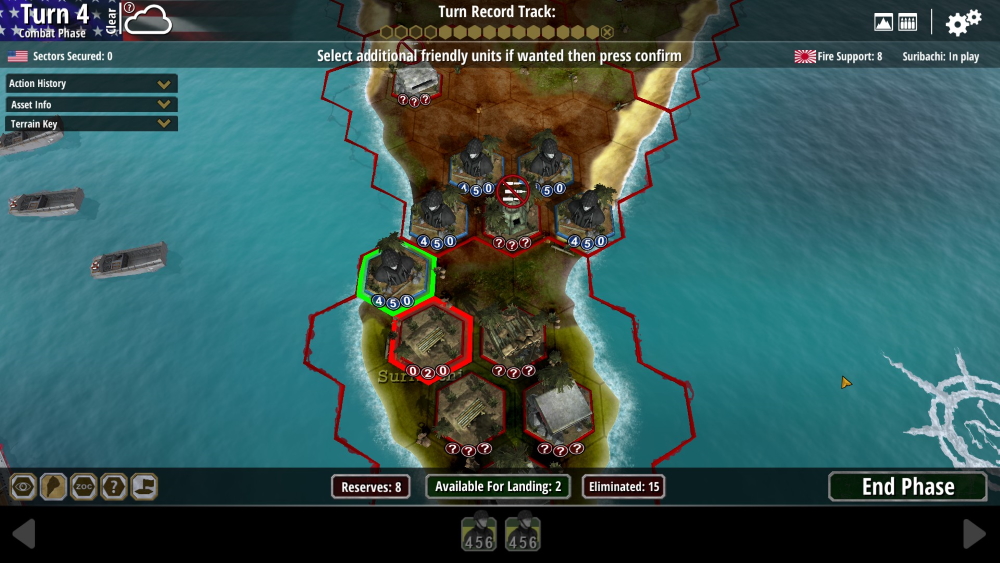The image size is (1000, 563).
Task: Open the Reserves: 8 counter
Action: [x=371, y=487]
